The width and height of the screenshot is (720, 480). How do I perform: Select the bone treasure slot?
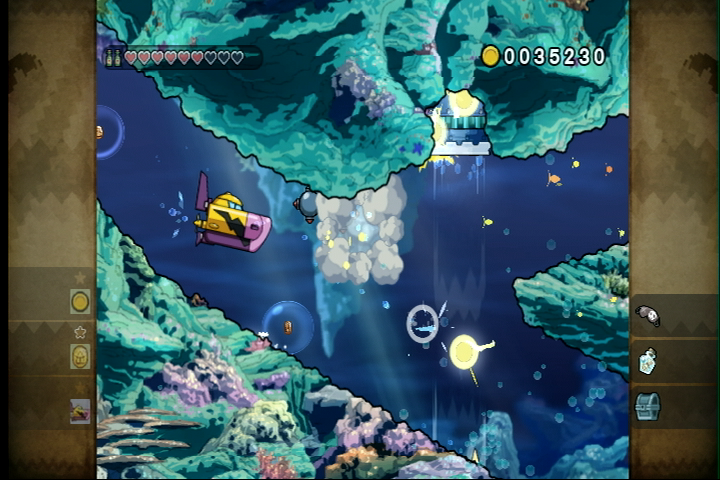(x=648, y=316)
